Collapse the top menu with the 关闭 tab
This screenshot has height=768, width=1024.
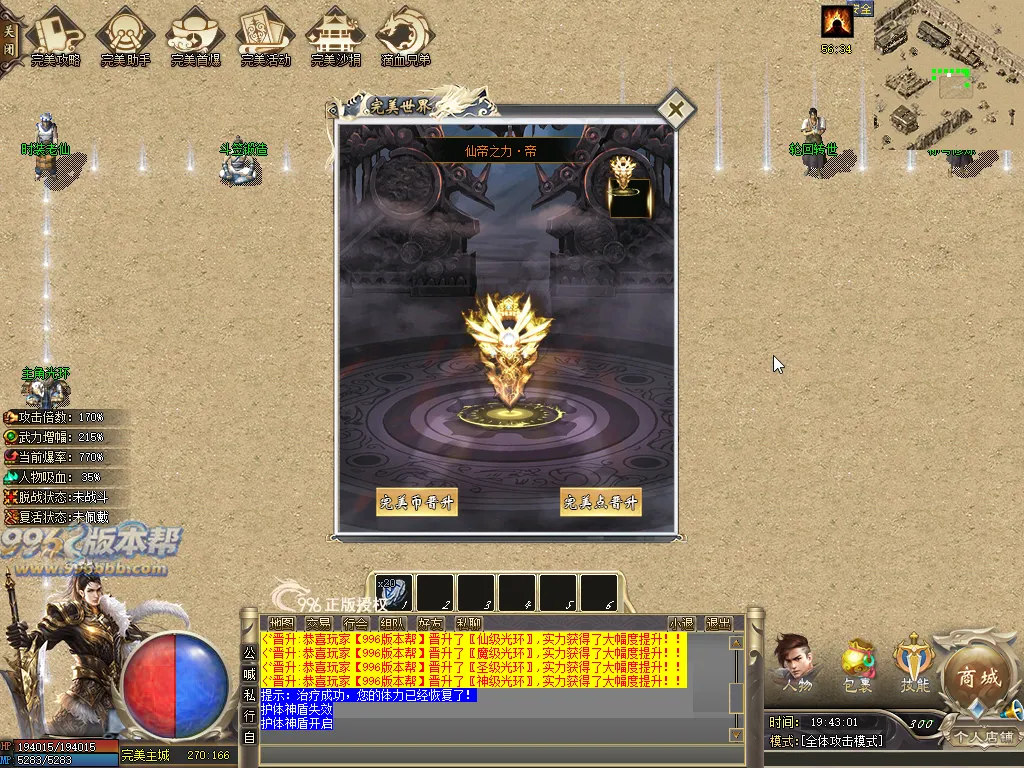[x=9, y=39]
